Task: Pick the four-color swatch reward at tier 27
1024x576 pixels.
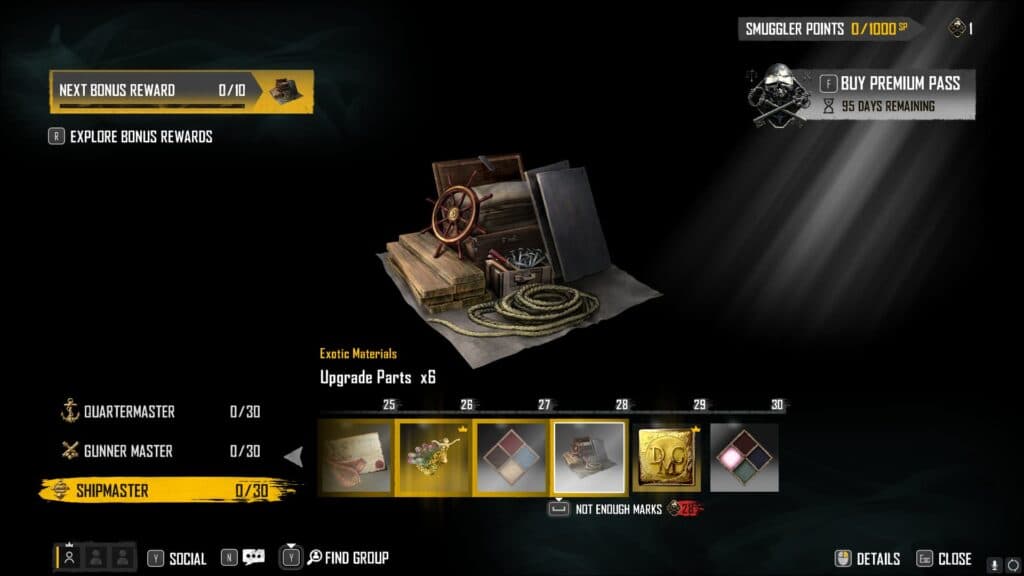Action: (510, 457)
